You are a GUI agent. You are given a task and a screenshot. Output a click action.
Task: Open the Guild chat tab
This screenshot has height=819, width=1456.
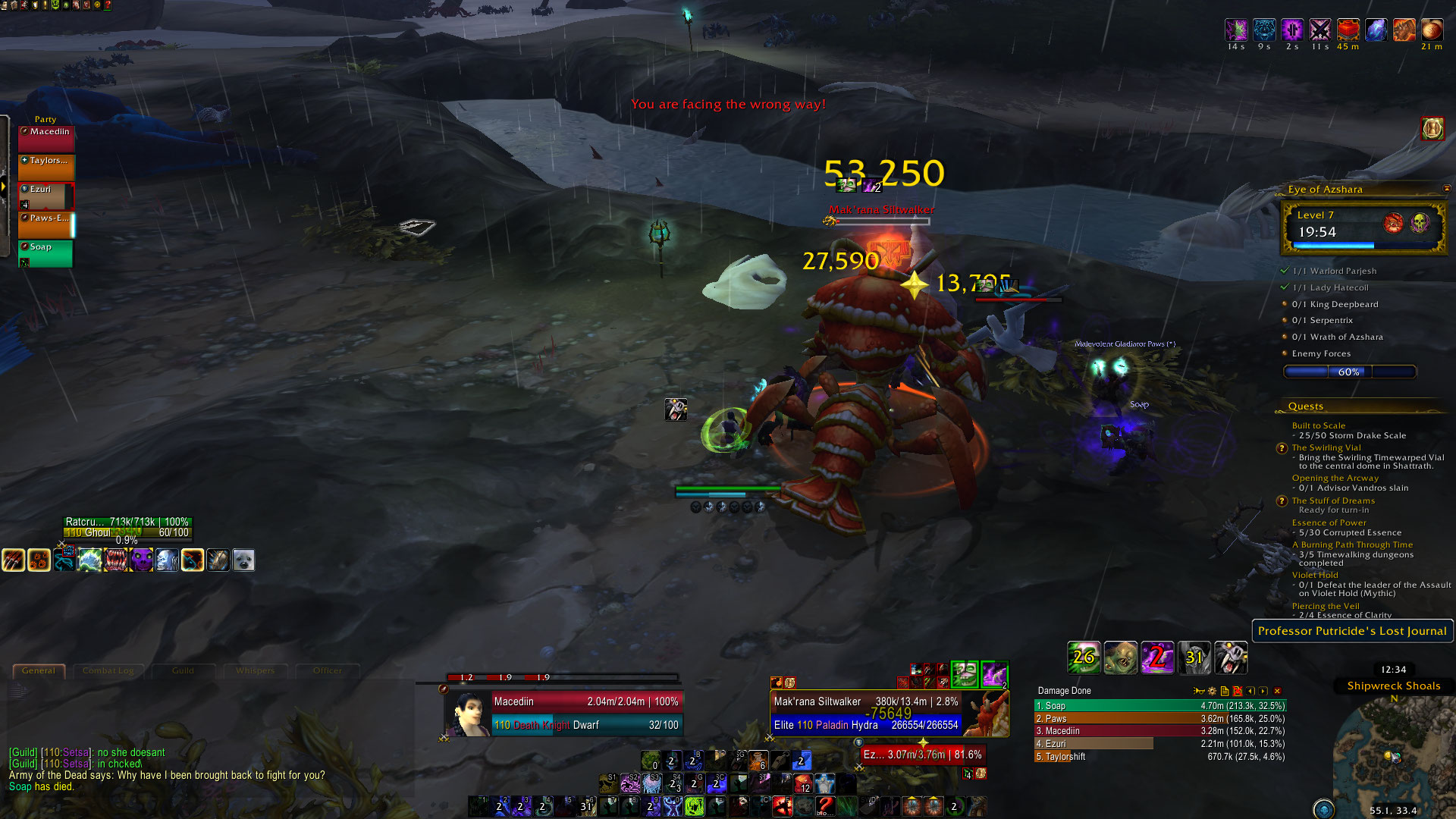(183, 670)
